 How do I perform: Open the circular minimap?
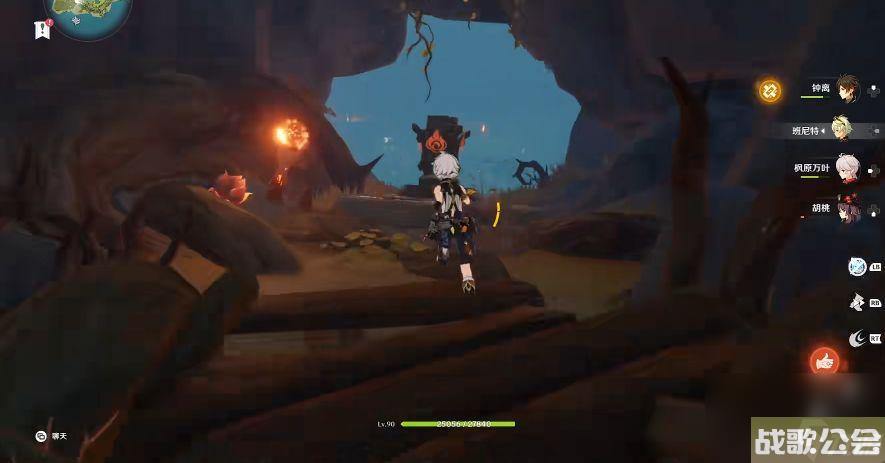(x=88, y=14)
